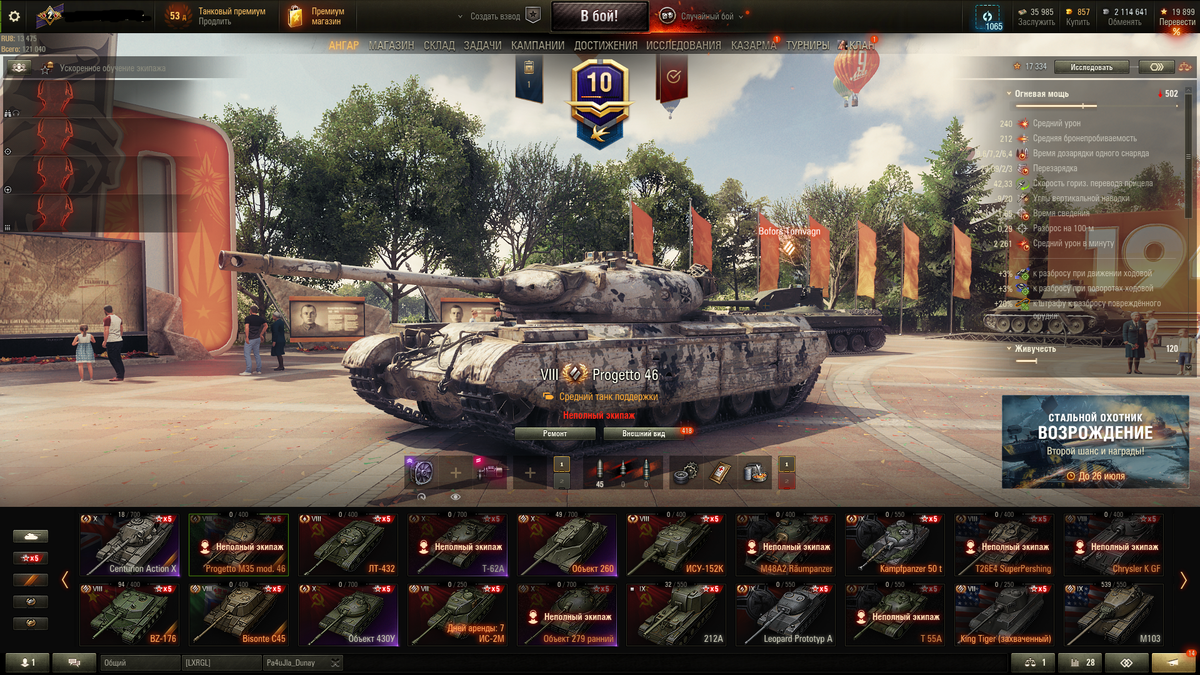Screen dimensions: 1200x675
Task: Show the КАЗАРМА barracks tab
Action: 753,45
